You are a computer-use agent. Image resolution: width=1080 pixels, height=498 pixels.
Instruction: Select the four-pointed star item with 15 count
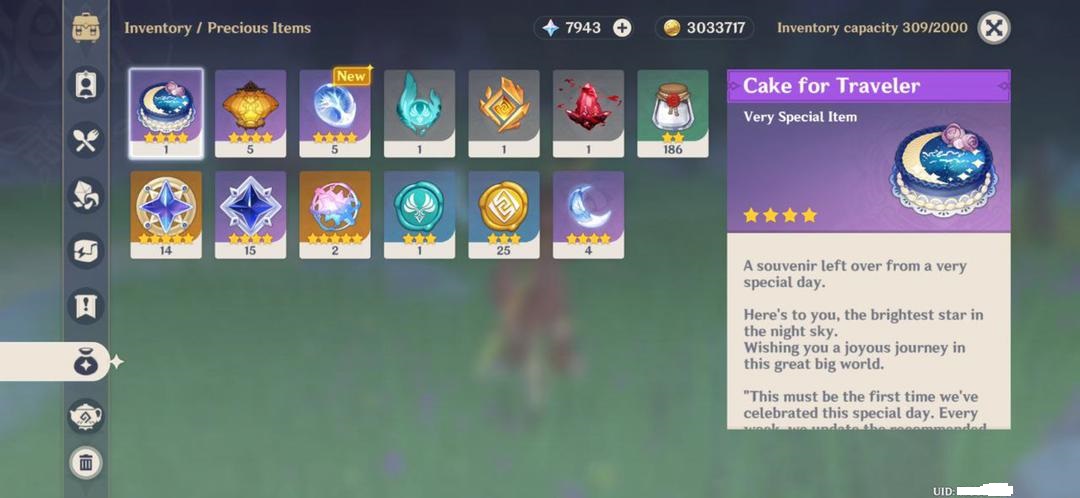pos(250,214)
